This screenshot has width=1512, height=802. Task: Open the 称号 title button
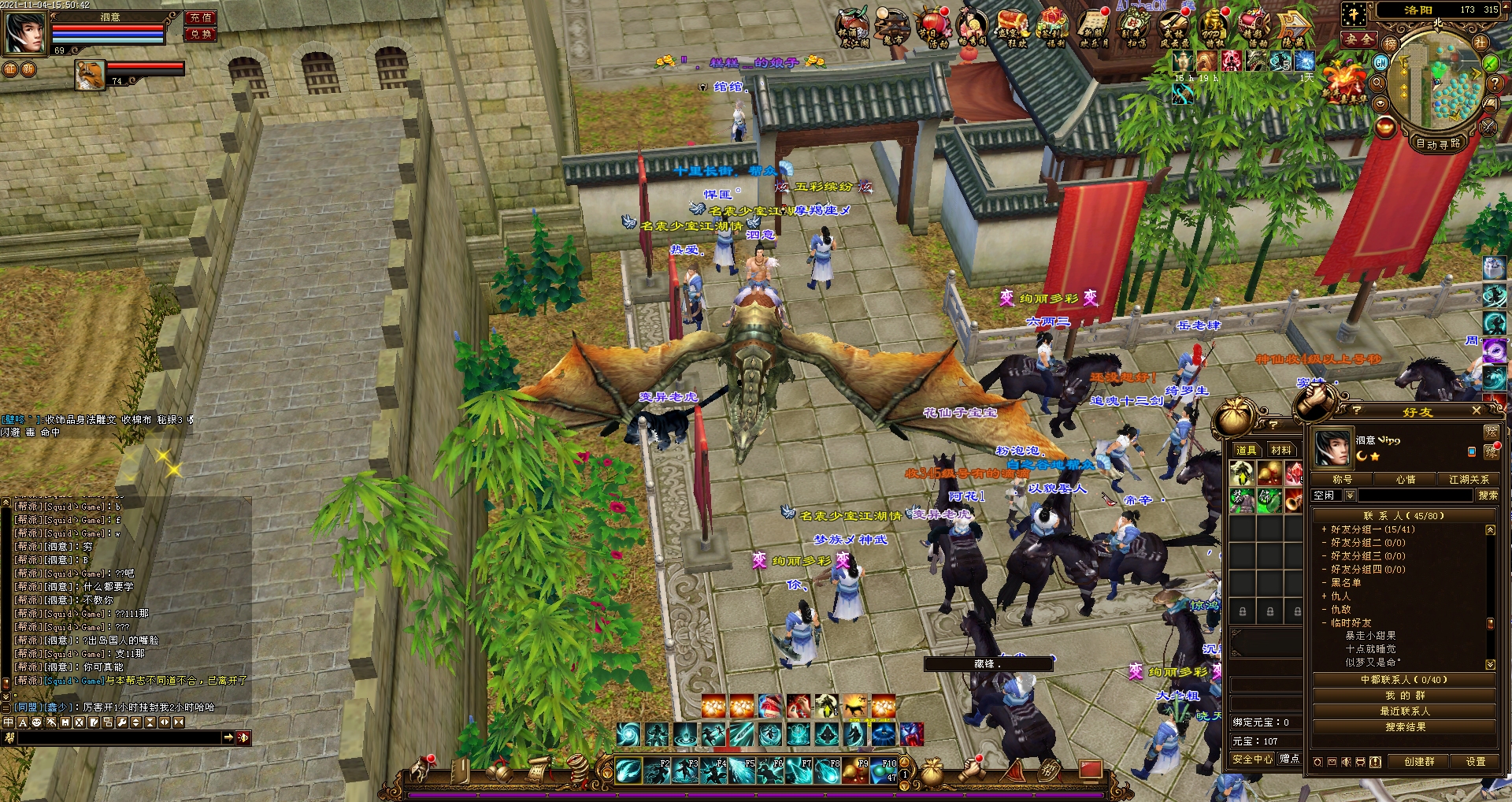[1342, 479]
